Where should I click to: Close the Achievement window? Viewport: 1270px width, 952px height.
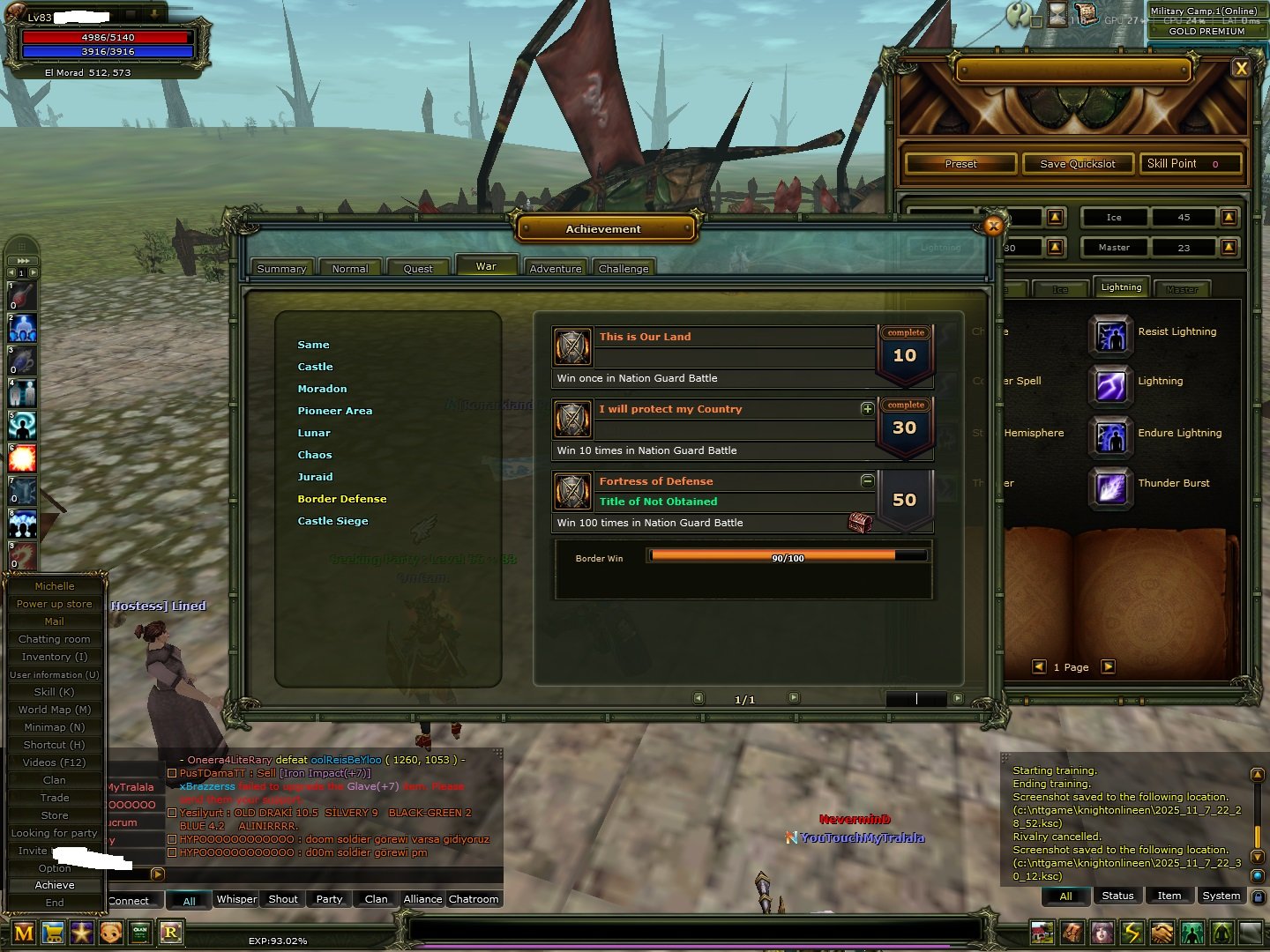coord(993,226)
